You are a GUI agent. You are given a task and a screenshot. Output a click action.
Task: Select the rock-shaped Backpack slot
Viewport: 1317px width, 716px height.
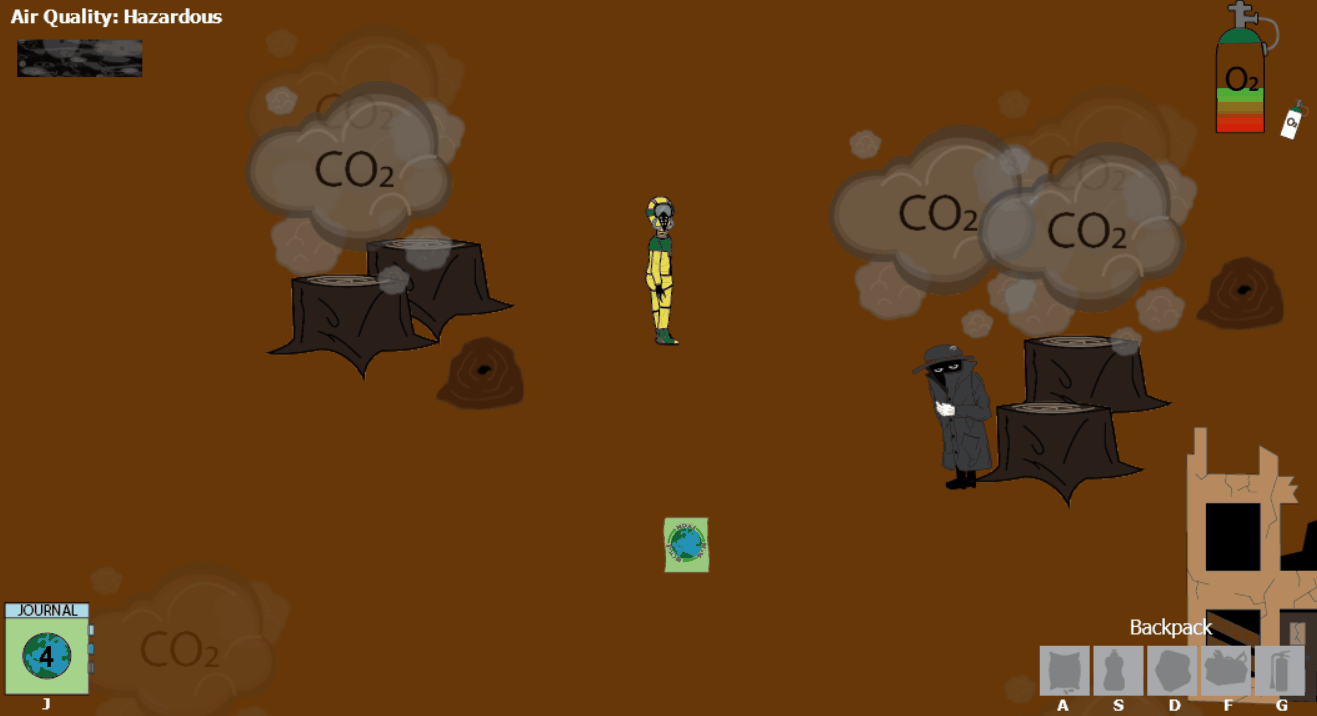click(x=1172, y=670)
